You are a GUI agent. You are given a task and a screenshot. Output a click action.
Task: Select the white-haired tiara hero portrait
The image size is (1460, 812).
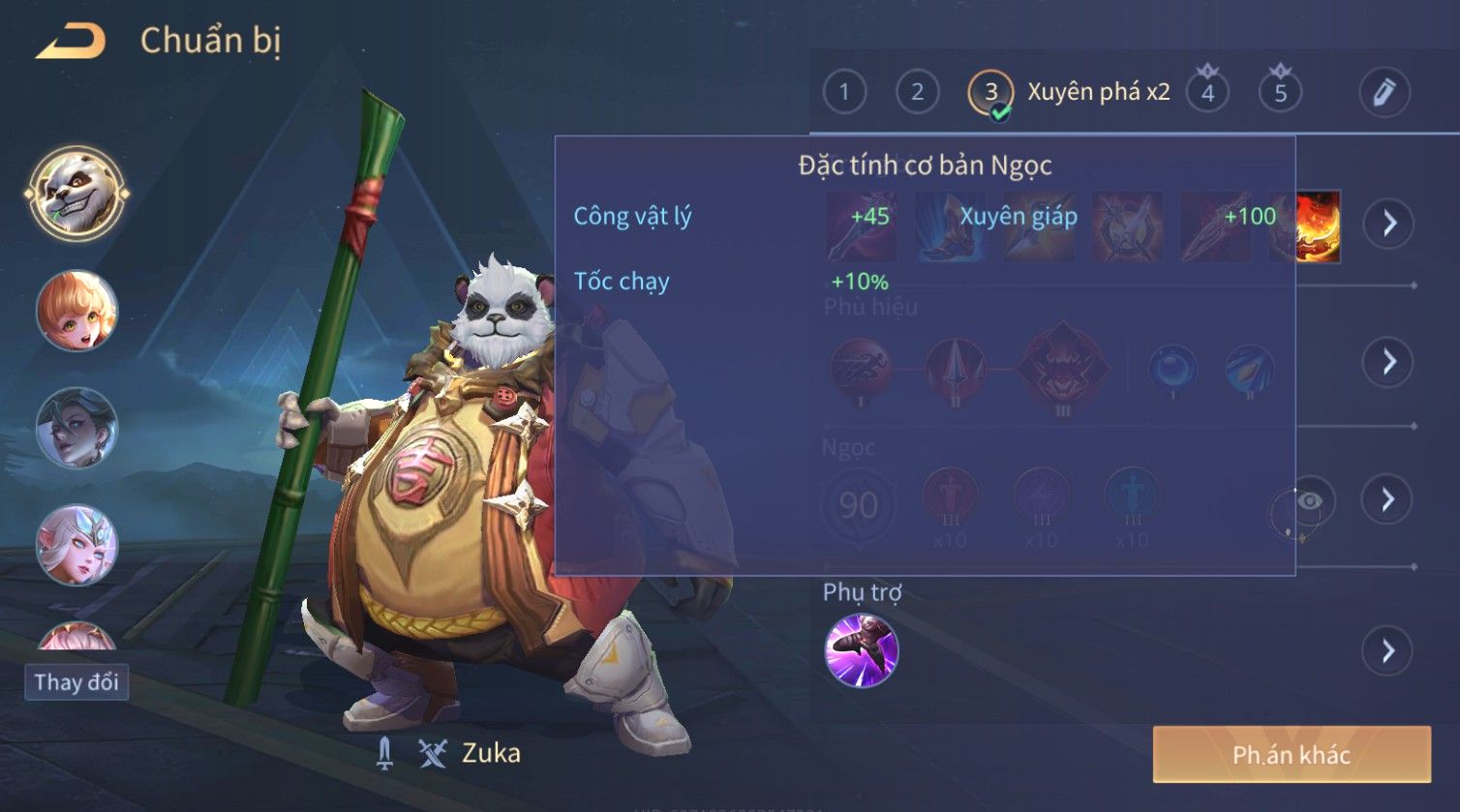coord(76,545)
